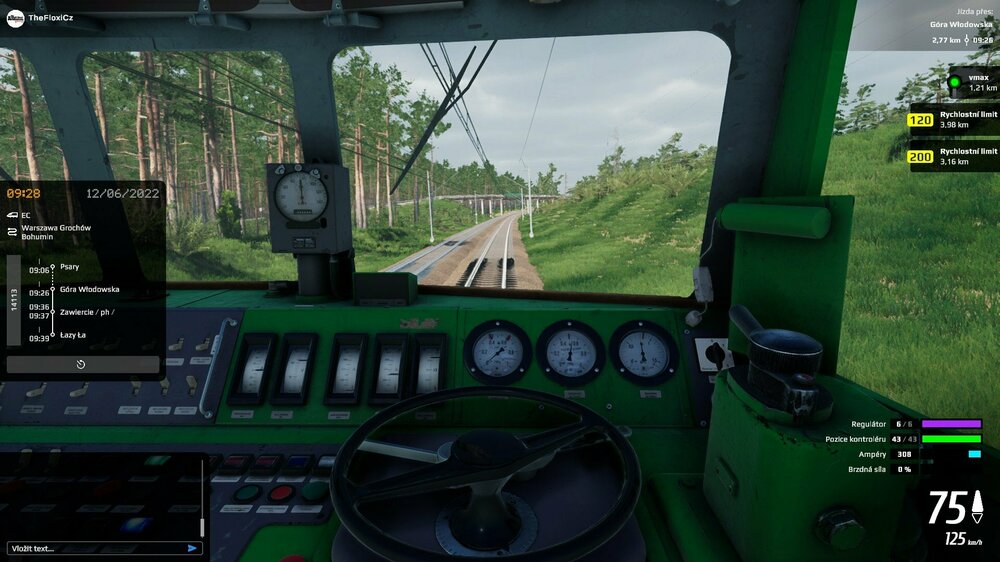The width and height of the screenshot is (1000, 562).
Task: Select the 120 speed limit notice
Action: [x=920, y=120]
